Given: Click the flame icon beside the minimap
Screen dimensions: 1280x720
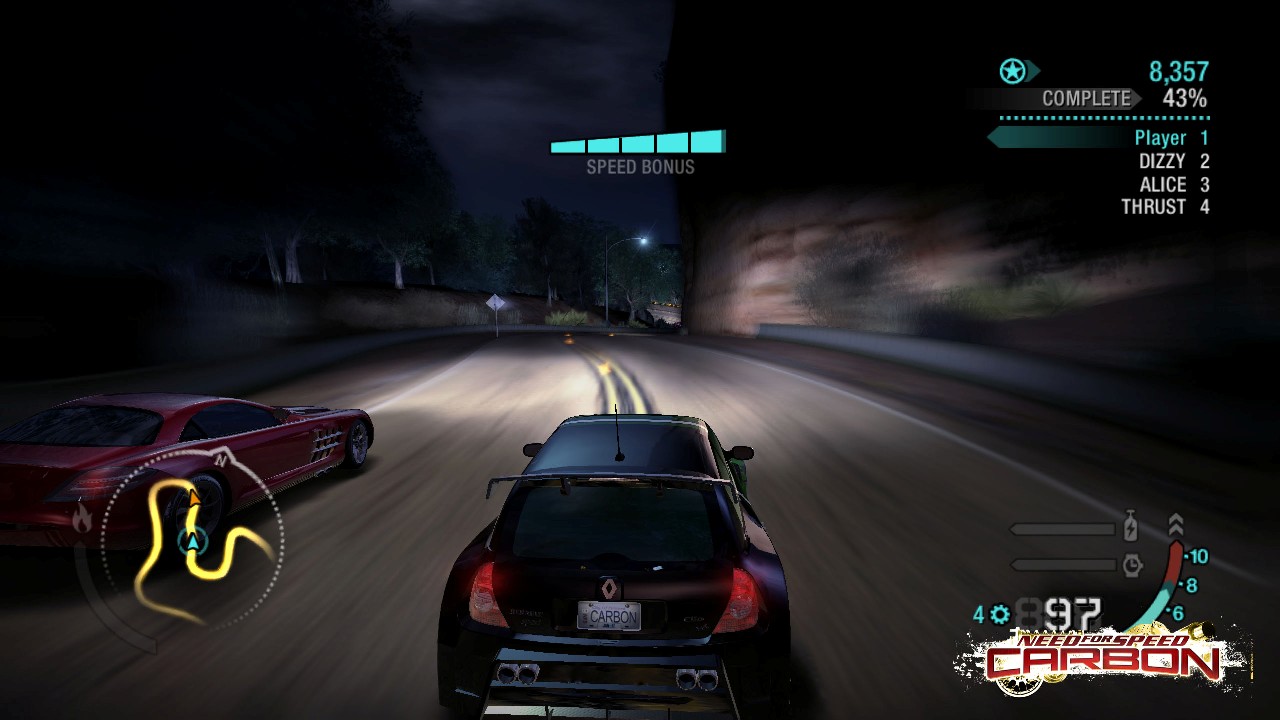Looking at the screenshot, I should coord(82,517).
